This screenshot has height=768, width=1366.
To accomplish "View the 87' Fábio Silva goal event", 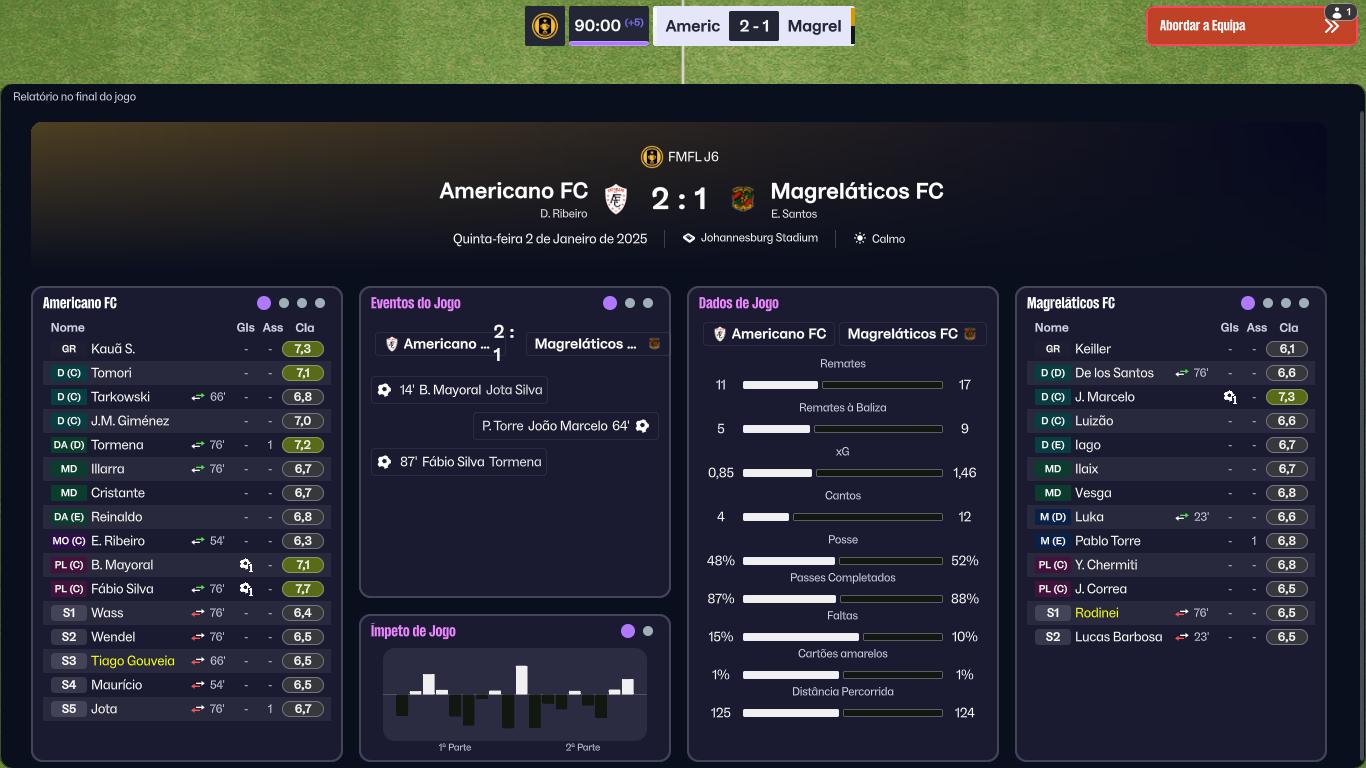I will coord(460,462).
